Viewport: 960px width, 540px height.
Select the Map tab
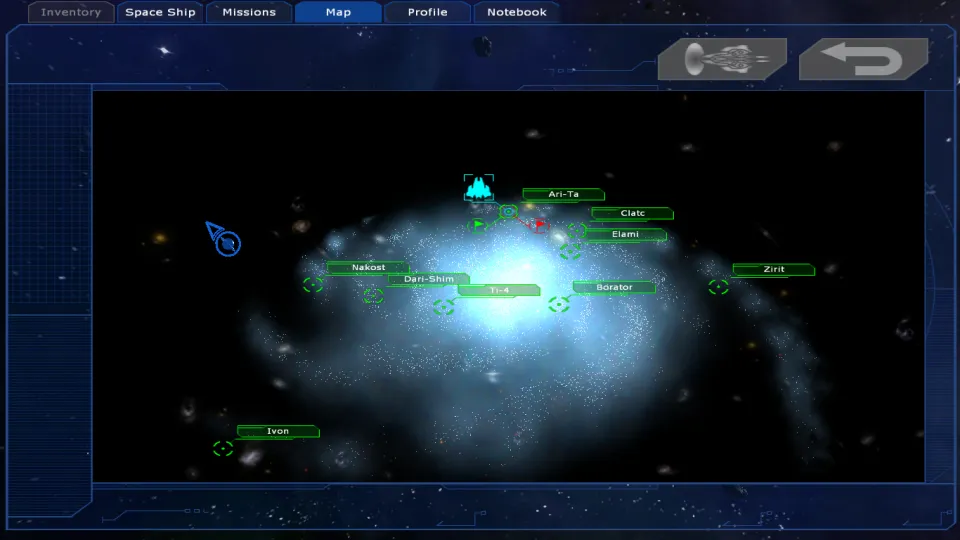coord(338,13)
